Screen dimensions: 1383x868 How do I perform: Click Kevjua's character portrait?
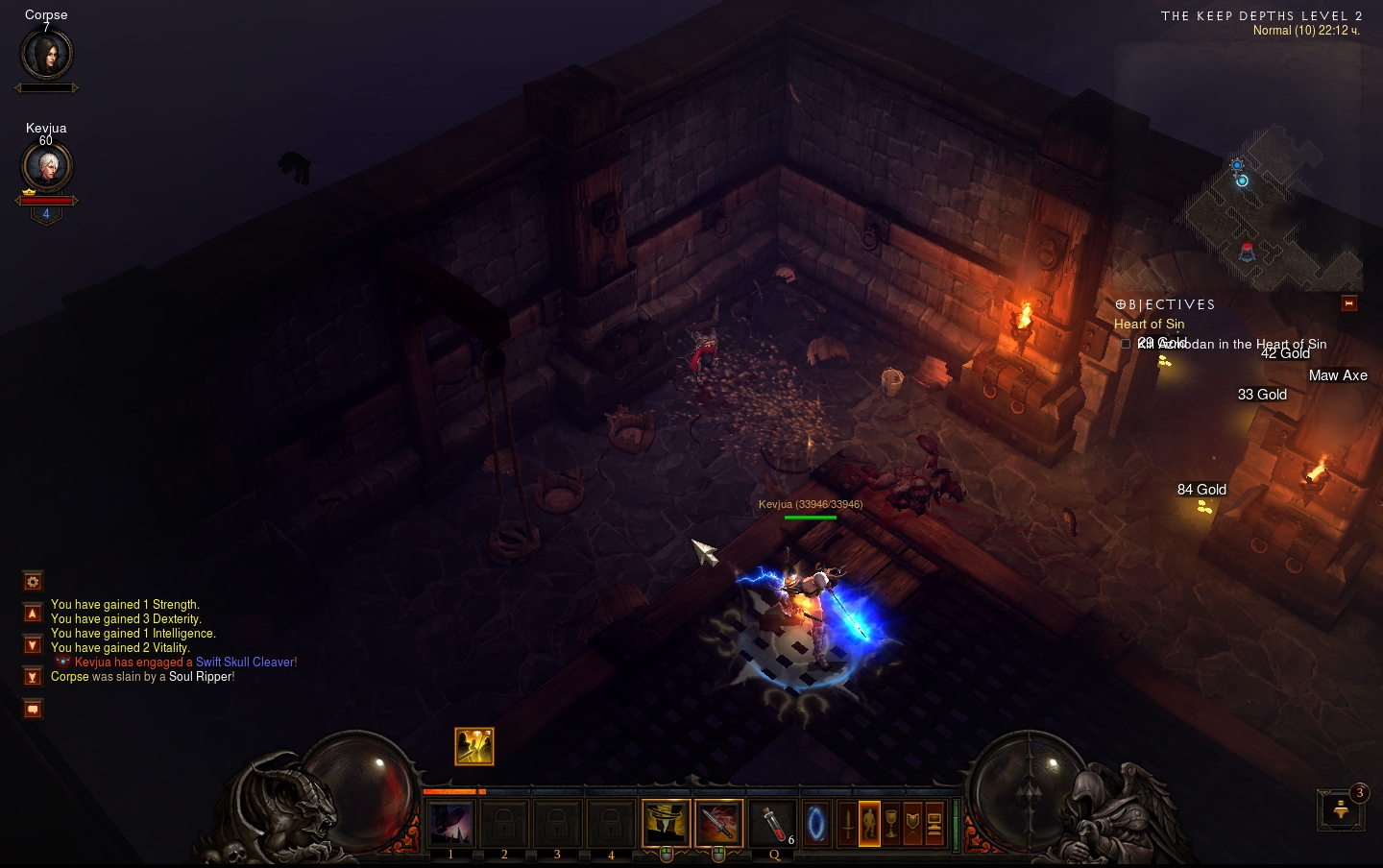tap(46, 167)
